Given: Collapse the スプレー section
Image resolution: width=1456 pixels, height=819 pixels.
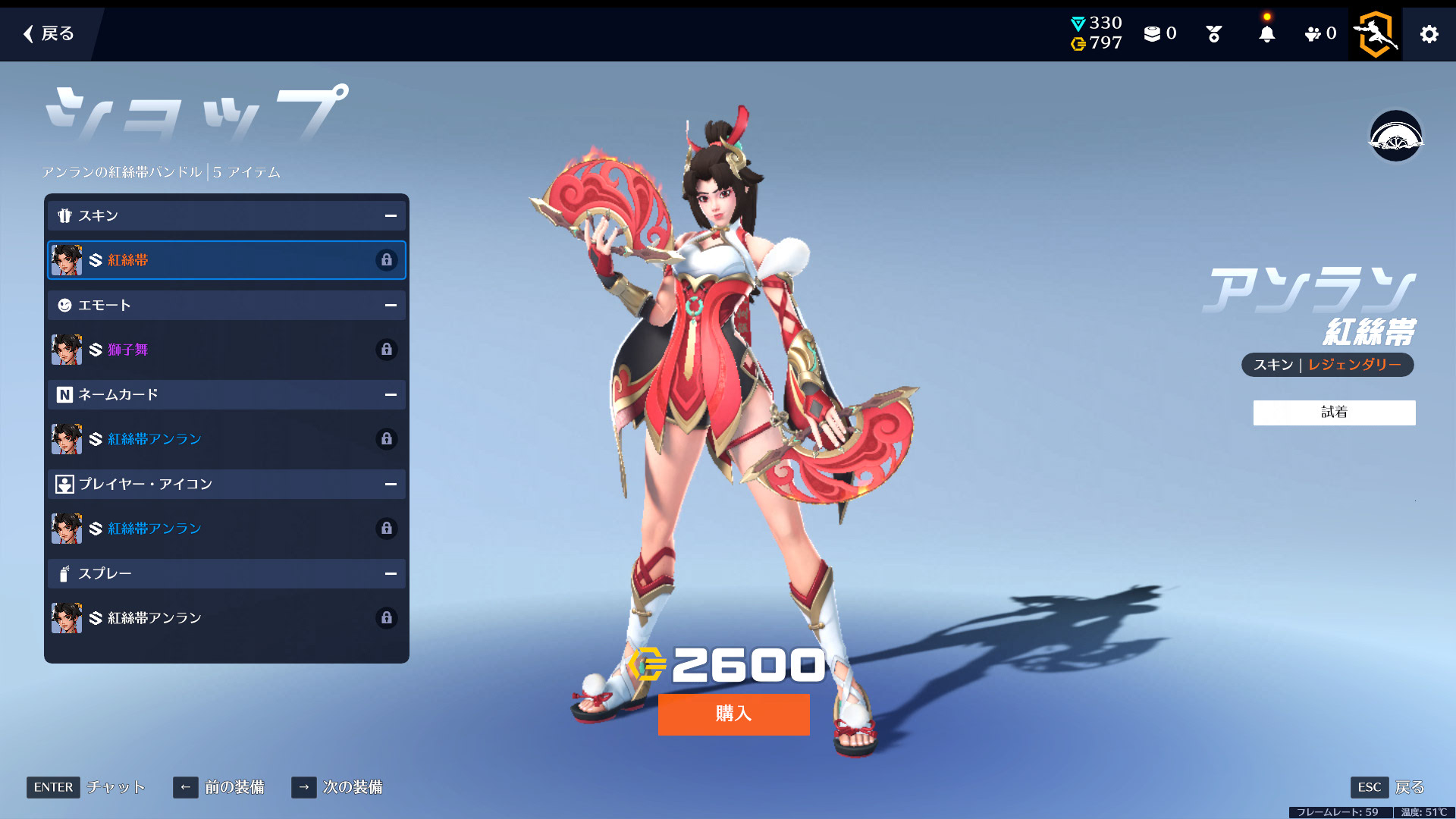Looking at the screenshot, I should (x=391, y=574).
